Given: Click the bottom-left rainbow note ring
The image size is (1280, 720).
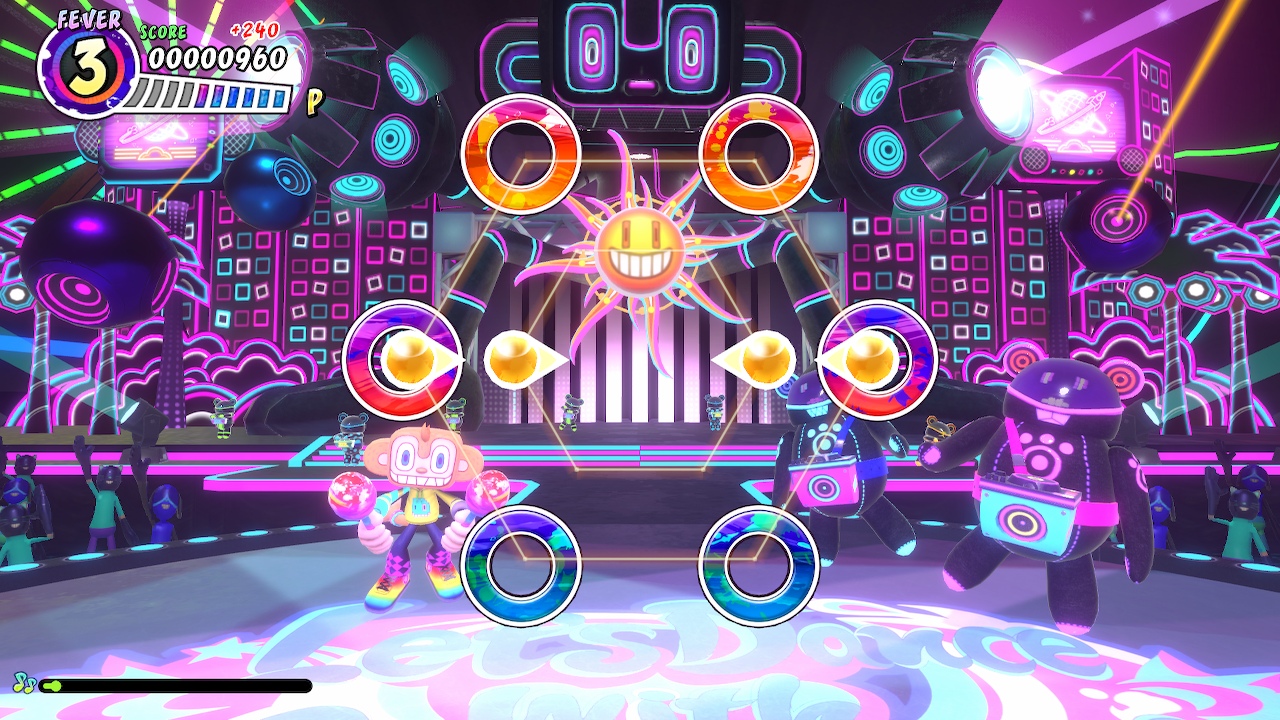Looking at the screenshot, I should coord(524,560).
